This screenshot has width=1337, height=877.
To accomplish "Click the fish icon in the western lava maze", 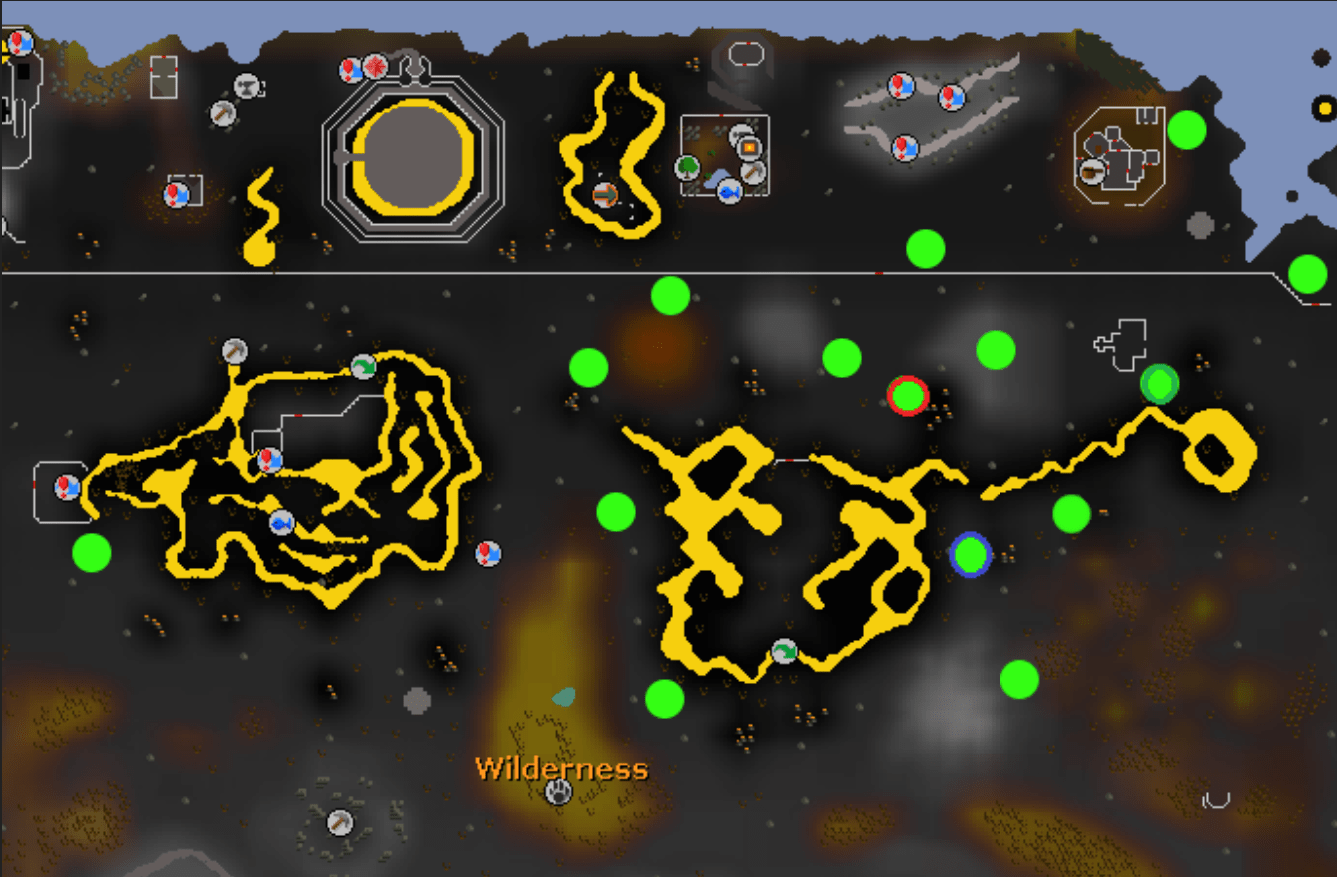I will (282, 524).
